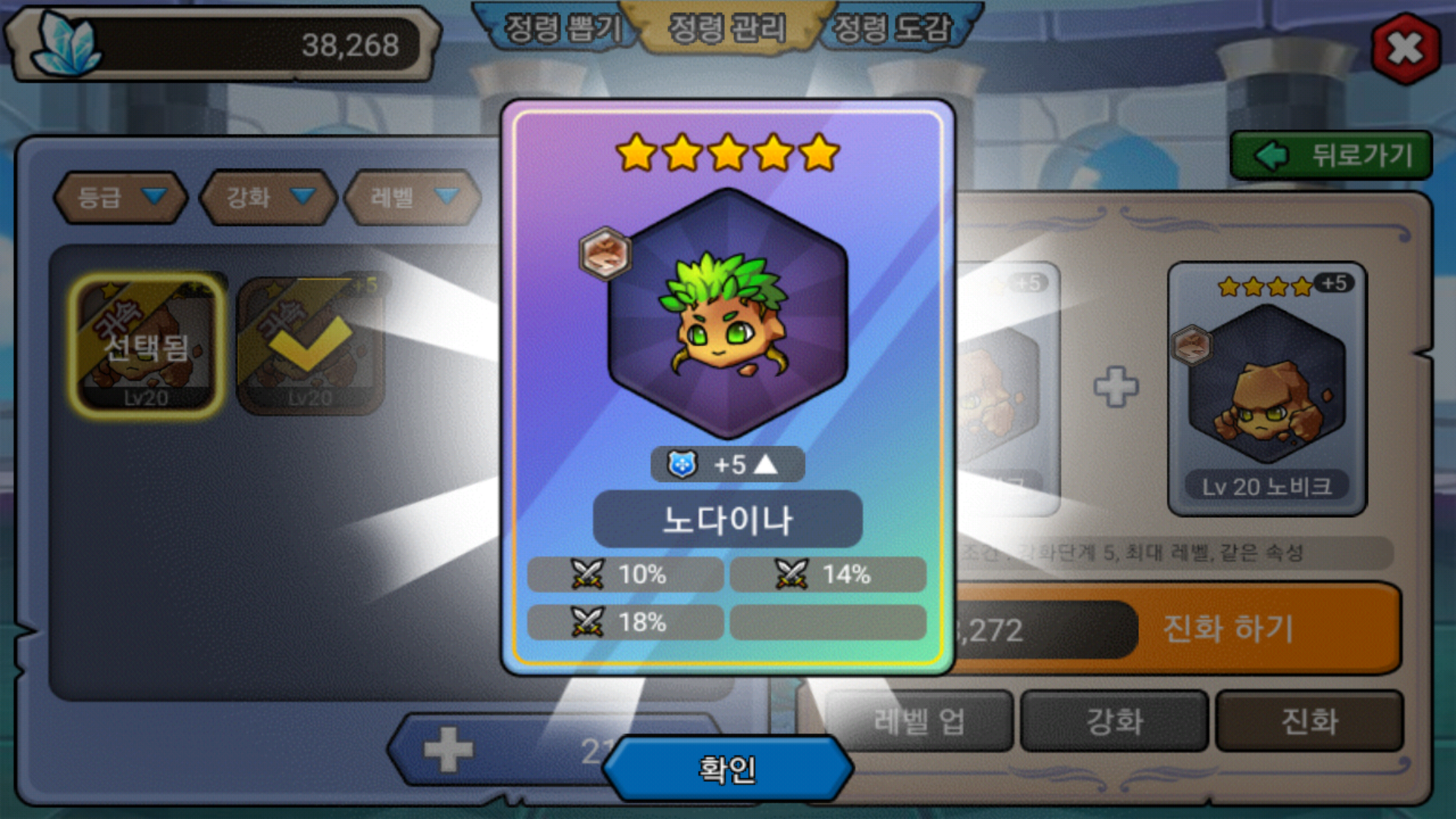The height and width of the screenshot is (819, 1456).
Task: Show the 정령 도감 tab
Action: 892,29
